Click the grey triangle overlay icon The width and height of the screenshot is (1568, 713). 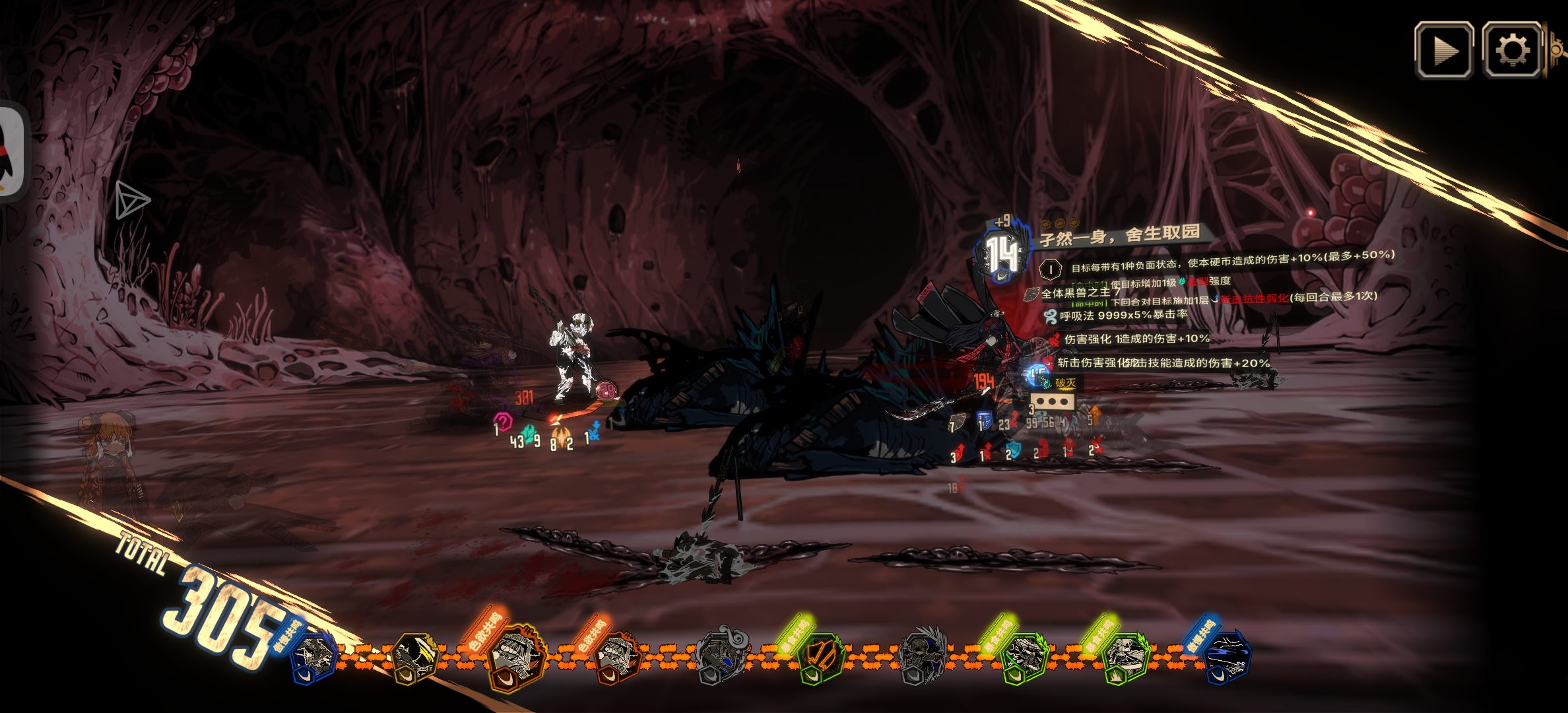coord(131,200)
